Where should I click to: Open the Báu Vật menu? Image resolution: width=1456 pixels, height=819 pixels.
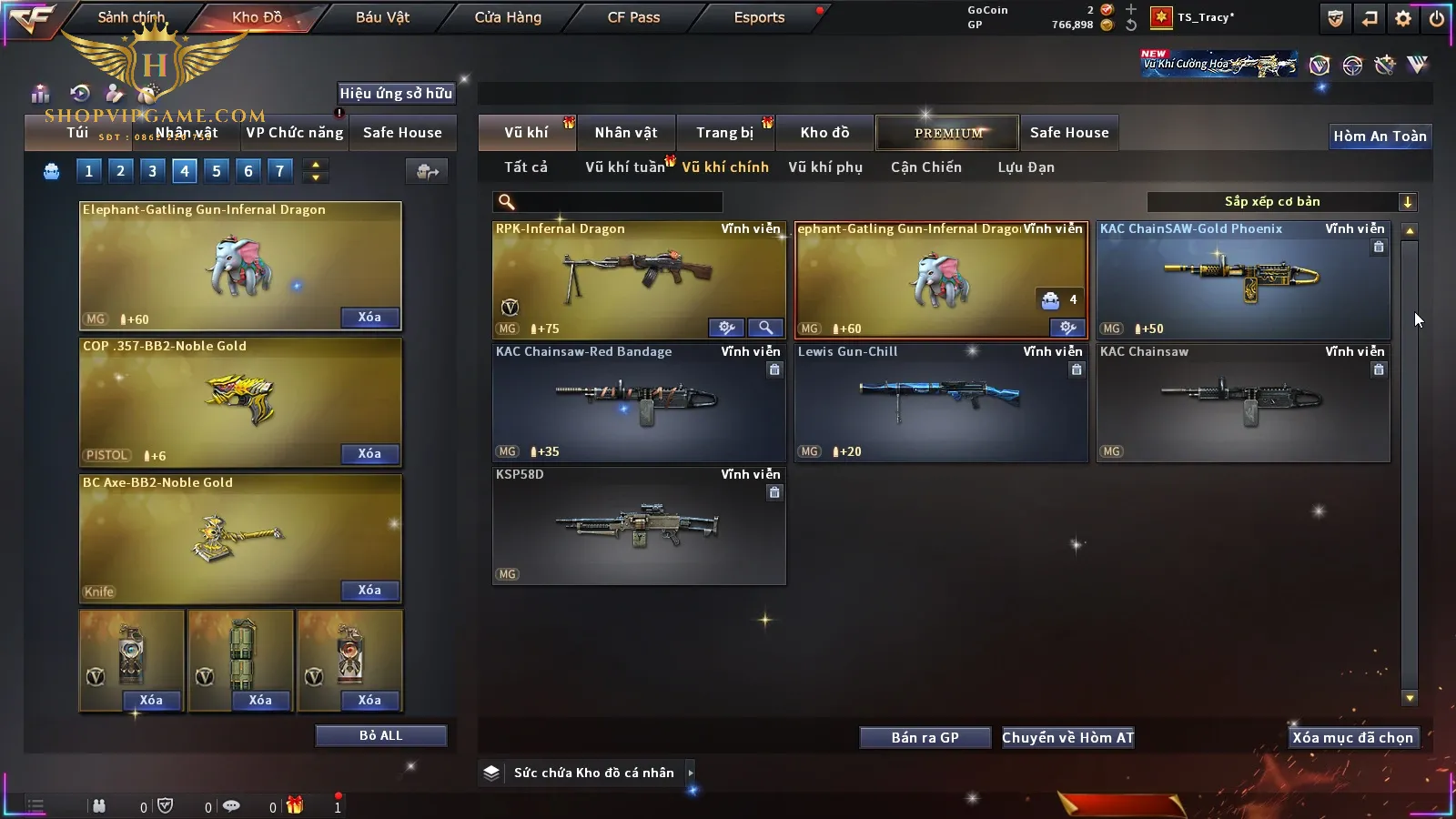point(382,17)
